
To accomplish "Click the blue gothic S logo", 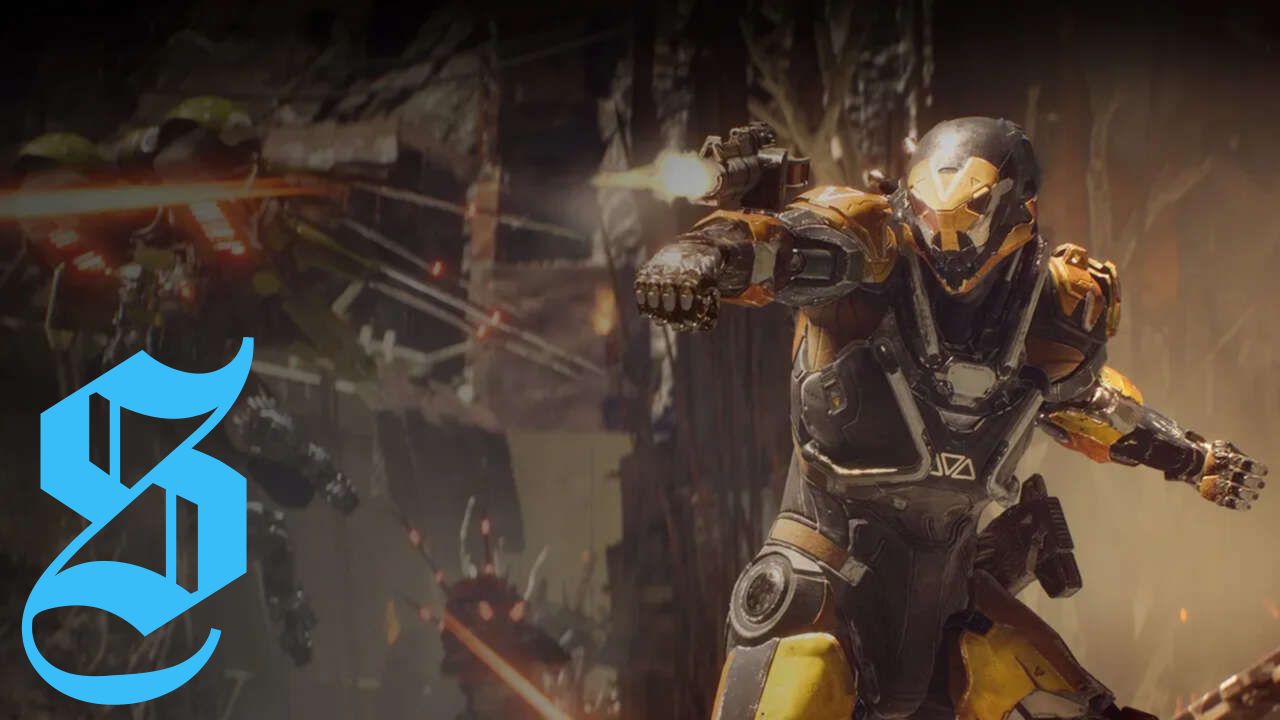I will tap(140, 520).
